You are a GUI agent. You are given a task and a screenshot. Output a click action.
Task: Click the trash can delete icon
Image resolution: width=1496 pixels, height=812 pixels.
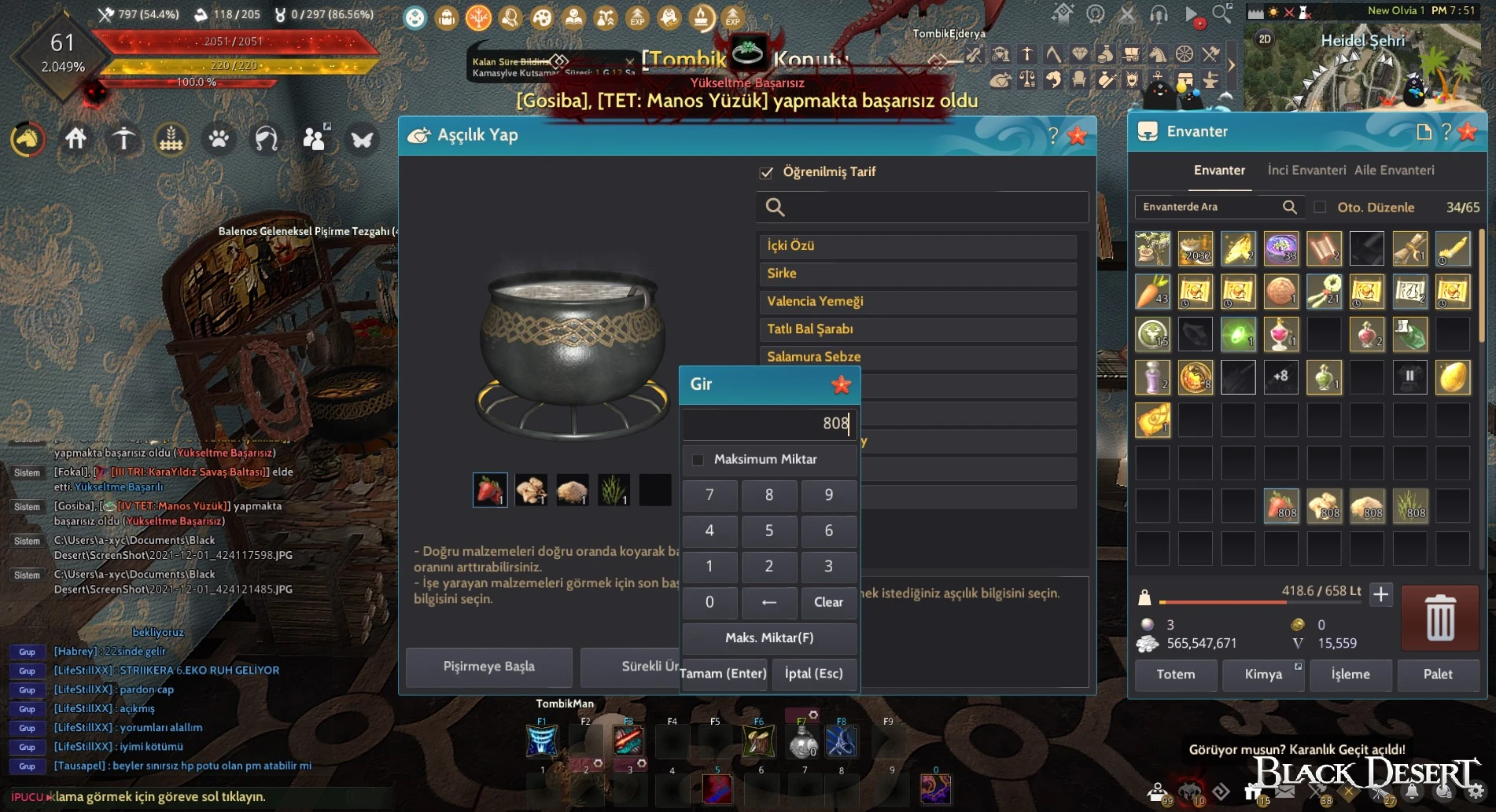pos(1439,618)
